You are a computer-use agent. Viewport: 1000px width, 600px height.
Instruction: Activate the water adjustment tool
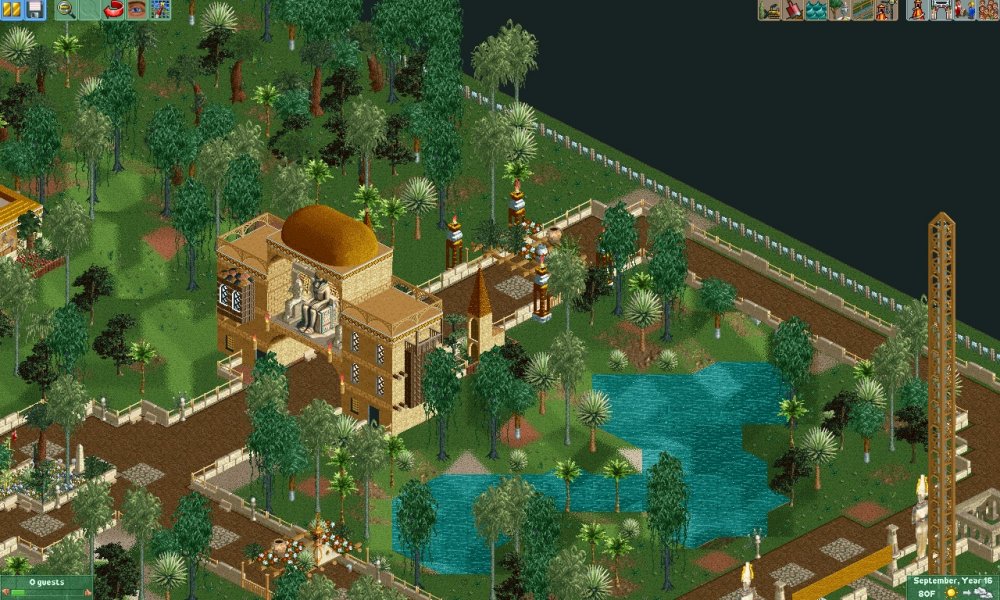point(816,10)
